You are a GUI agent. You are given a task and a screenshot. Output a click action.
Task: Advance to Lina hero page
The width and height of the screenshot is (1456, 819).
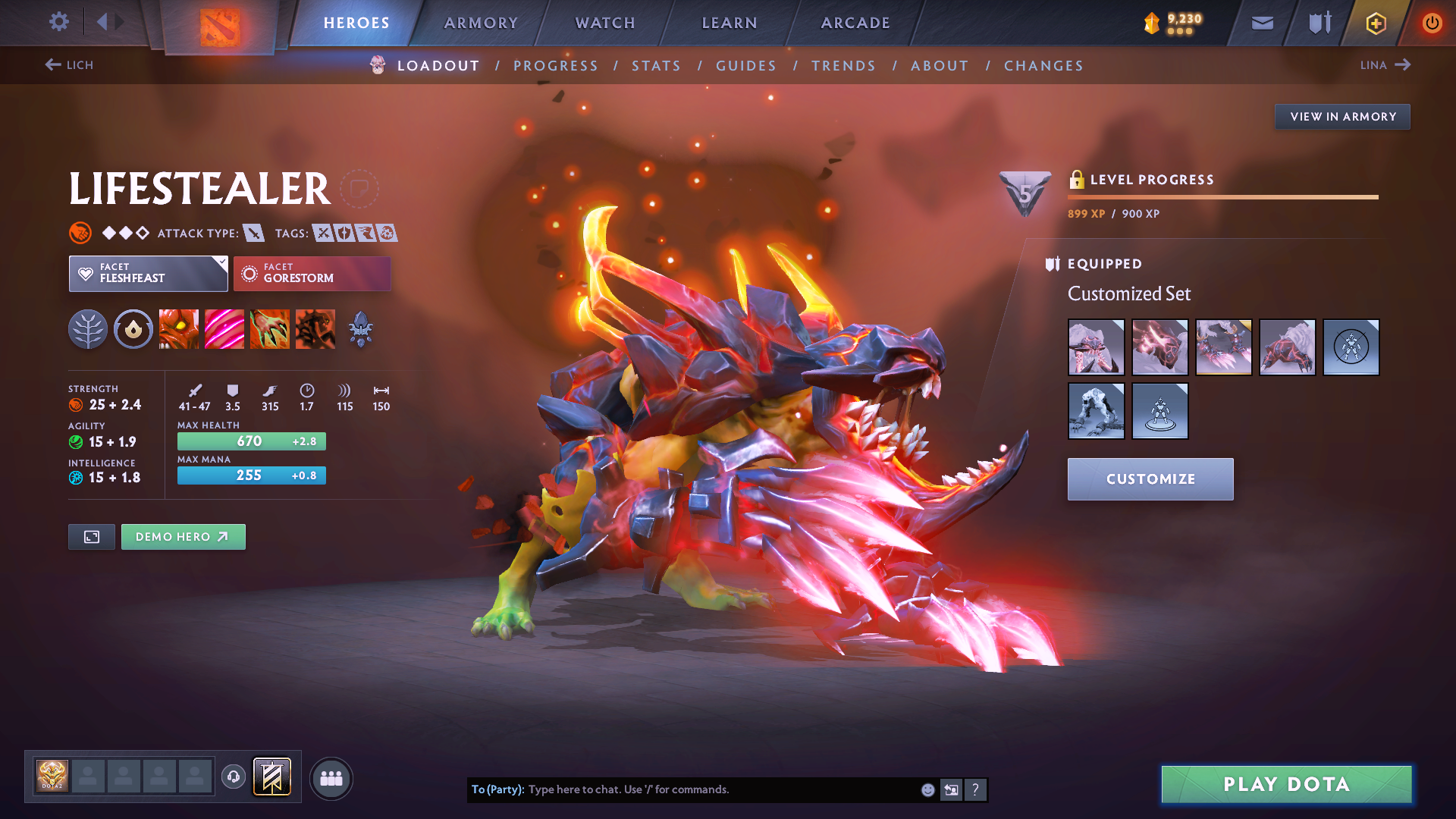click(x=1385, y=65)
